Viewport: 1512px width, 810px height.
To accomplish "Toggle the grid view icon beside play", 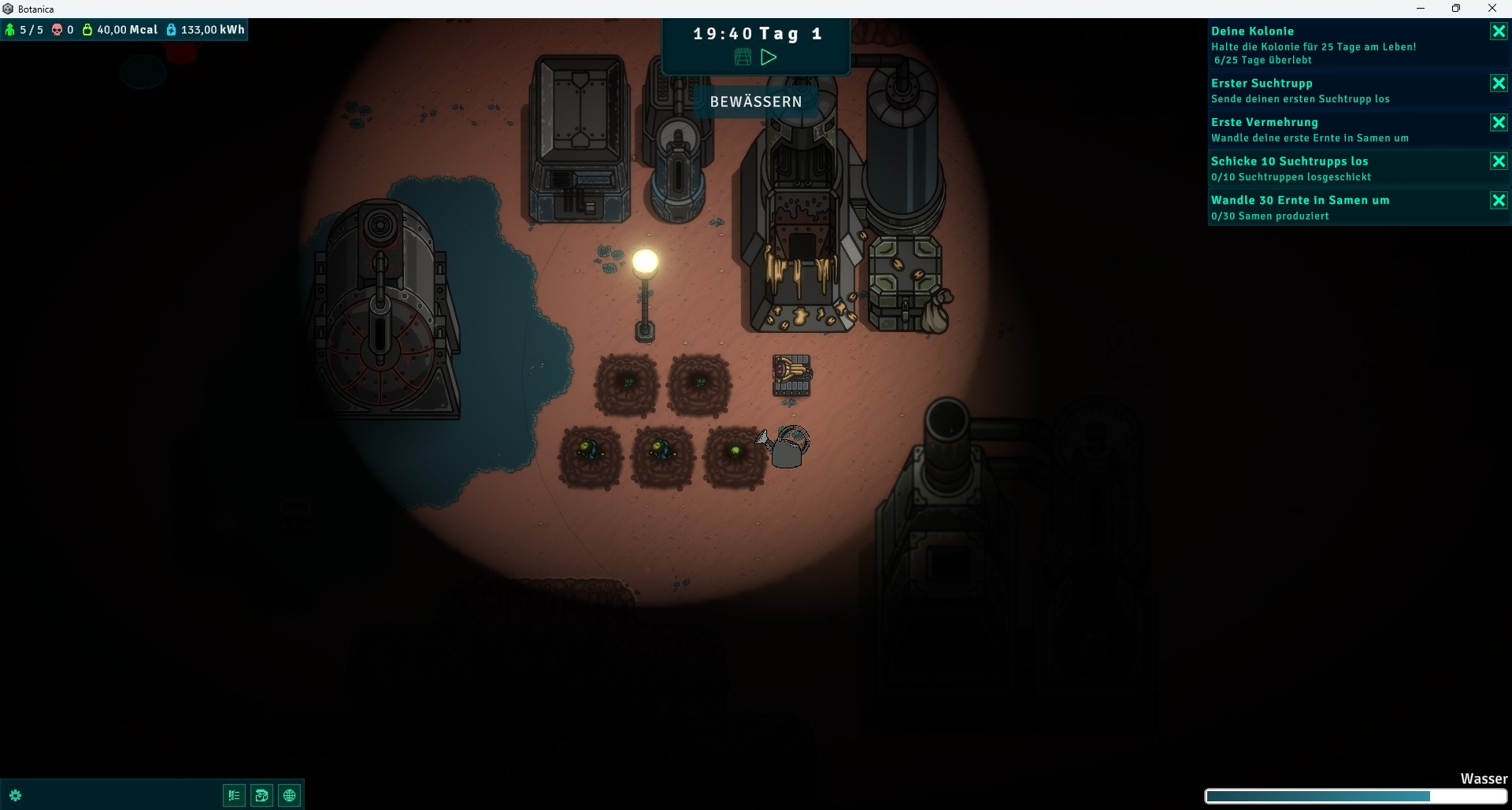I will (743, 57).
